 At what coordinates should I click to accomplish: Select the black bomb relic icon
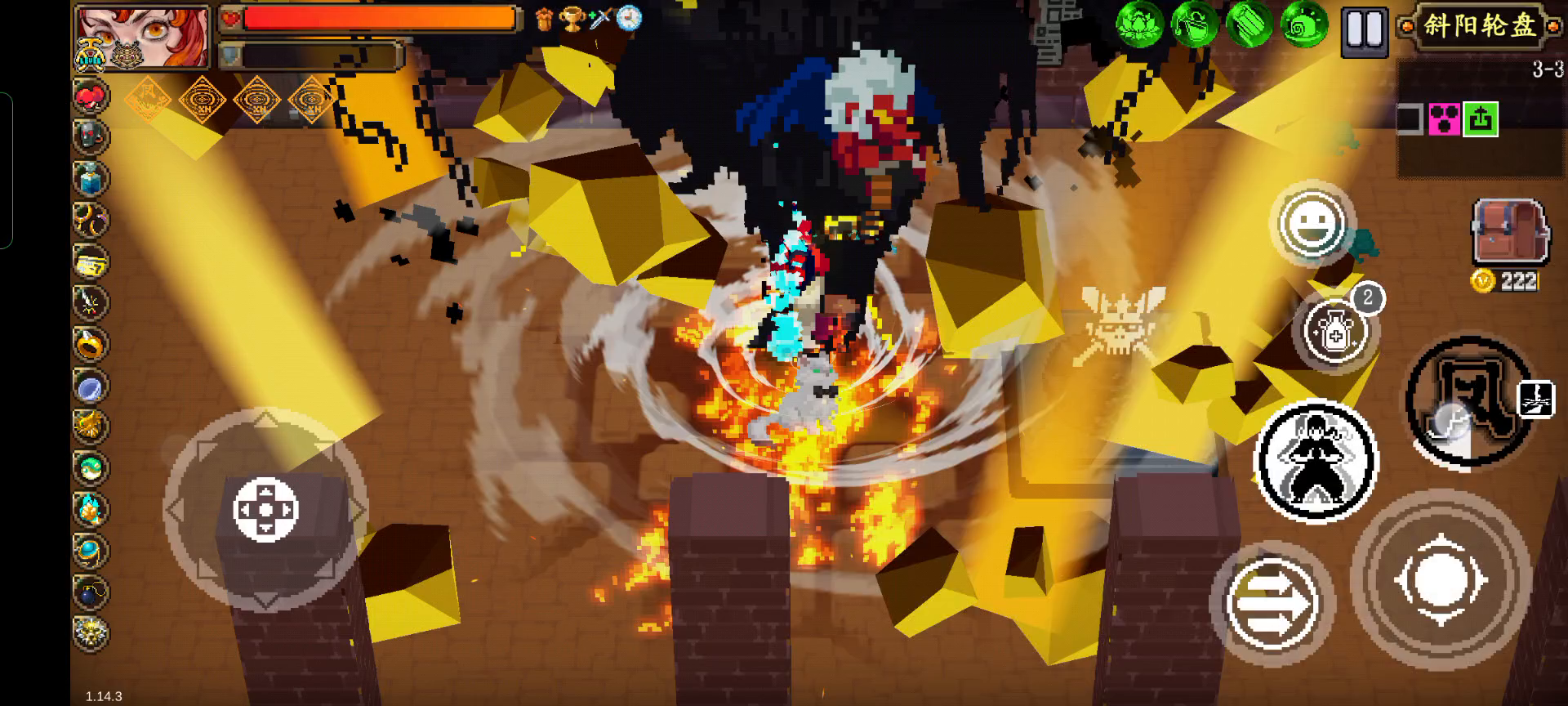90,591
